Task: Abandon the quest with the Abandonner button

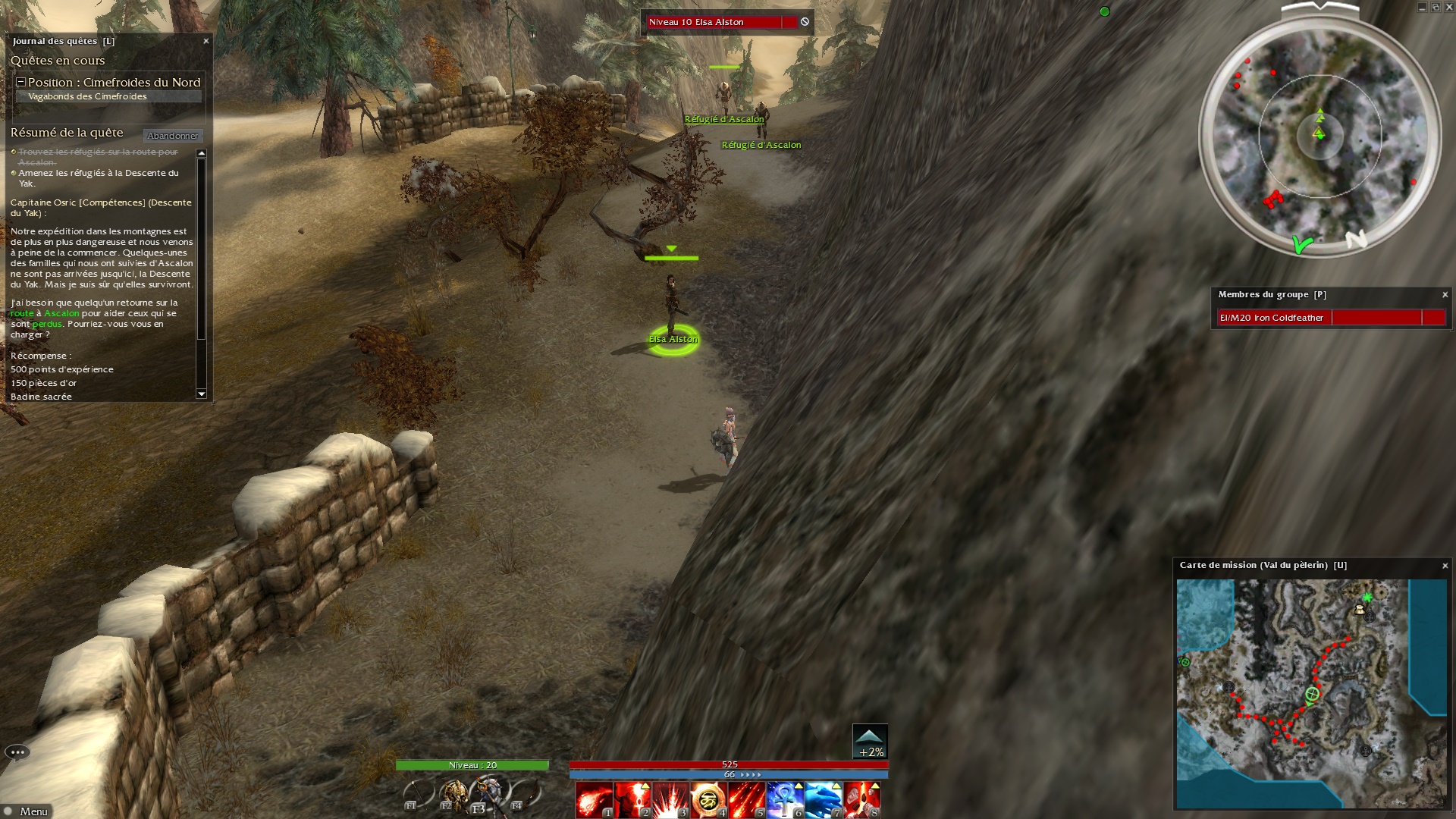Action: [x=173, y=136]
